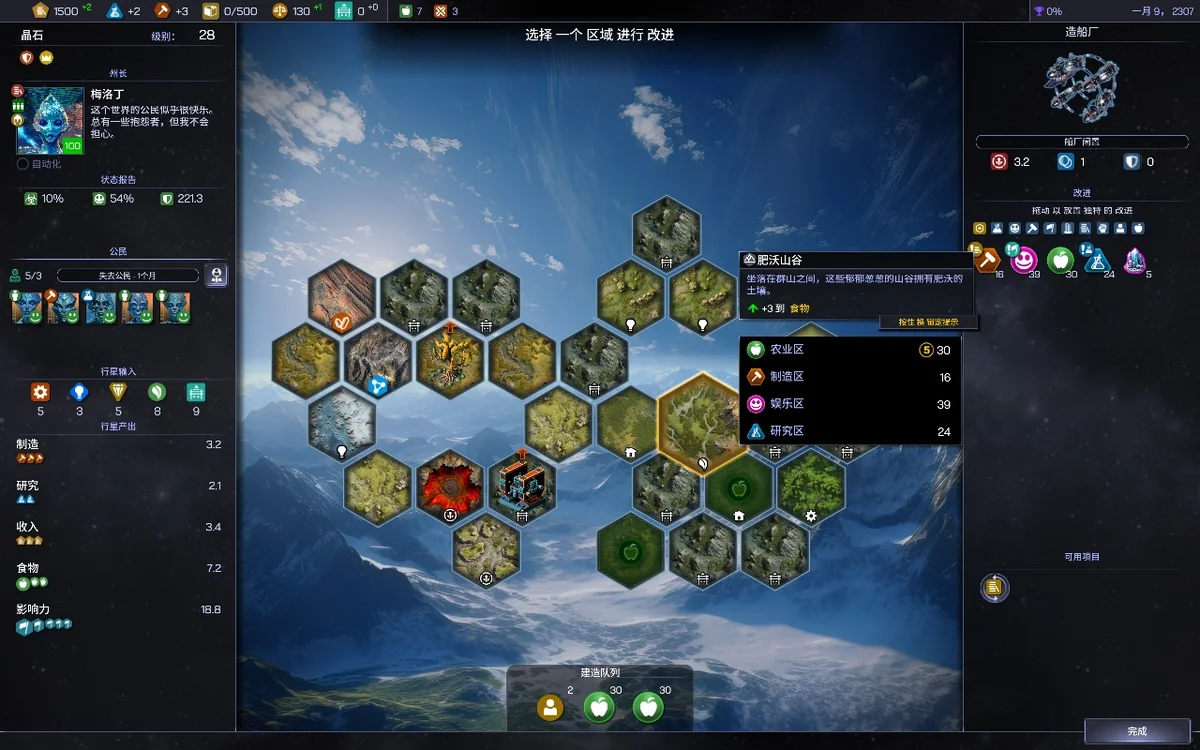Click the 完成 button
This screenshot has width=1200, height=750.
1137,731
